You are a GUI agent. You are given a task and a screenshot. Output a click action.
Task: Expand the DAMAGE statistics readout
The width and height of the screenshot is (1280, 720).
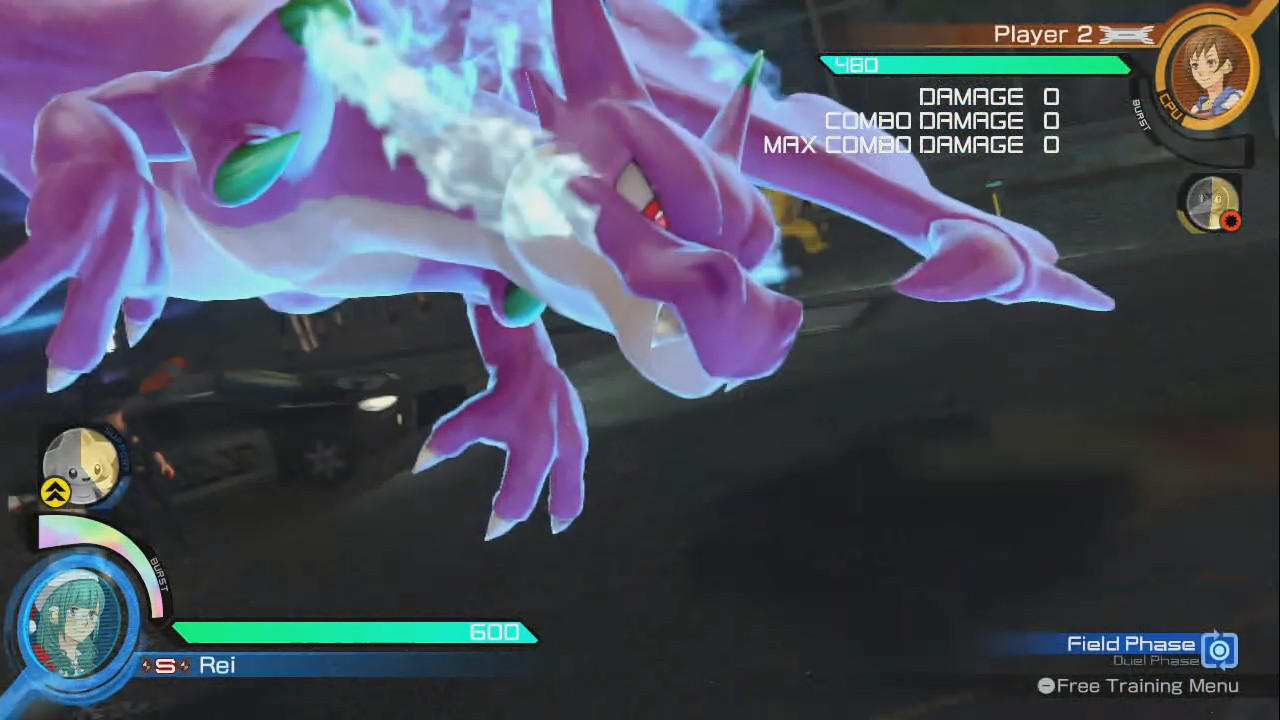click(x=985, y=96)
